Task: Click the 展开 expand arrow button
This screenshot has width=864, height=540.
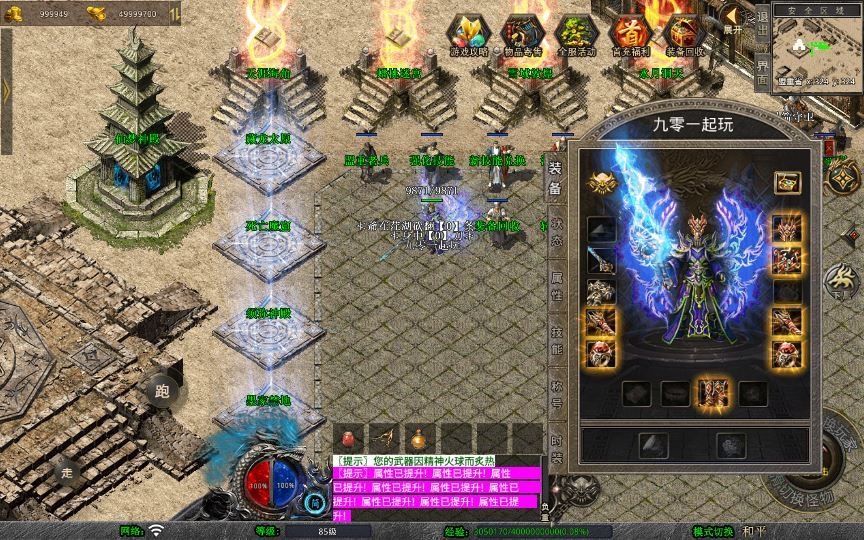Action: coord(733,17)
